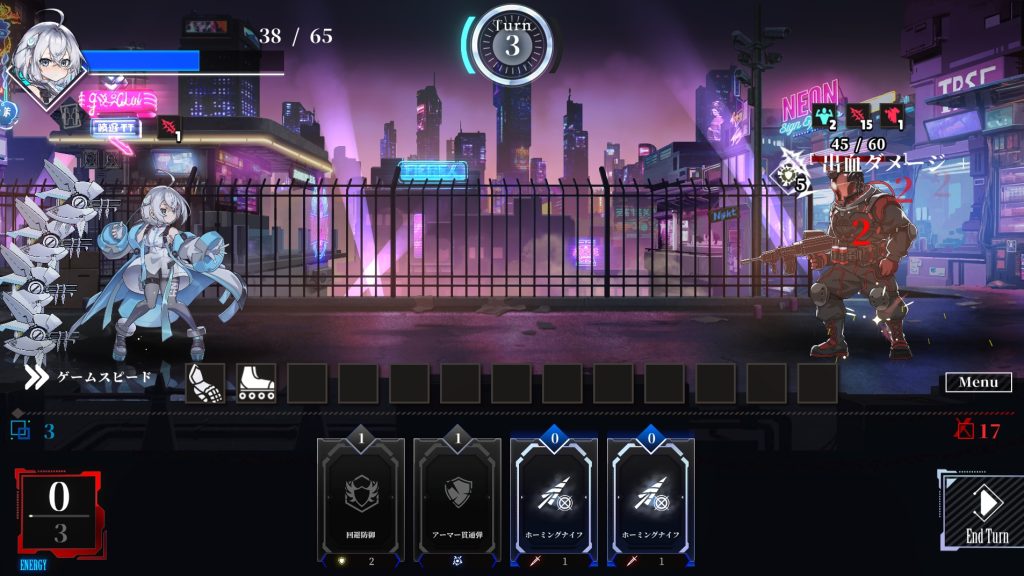The image size is (1024, 576).
Task: Open the blue draw pile icon
Action: tap(20, 431)
